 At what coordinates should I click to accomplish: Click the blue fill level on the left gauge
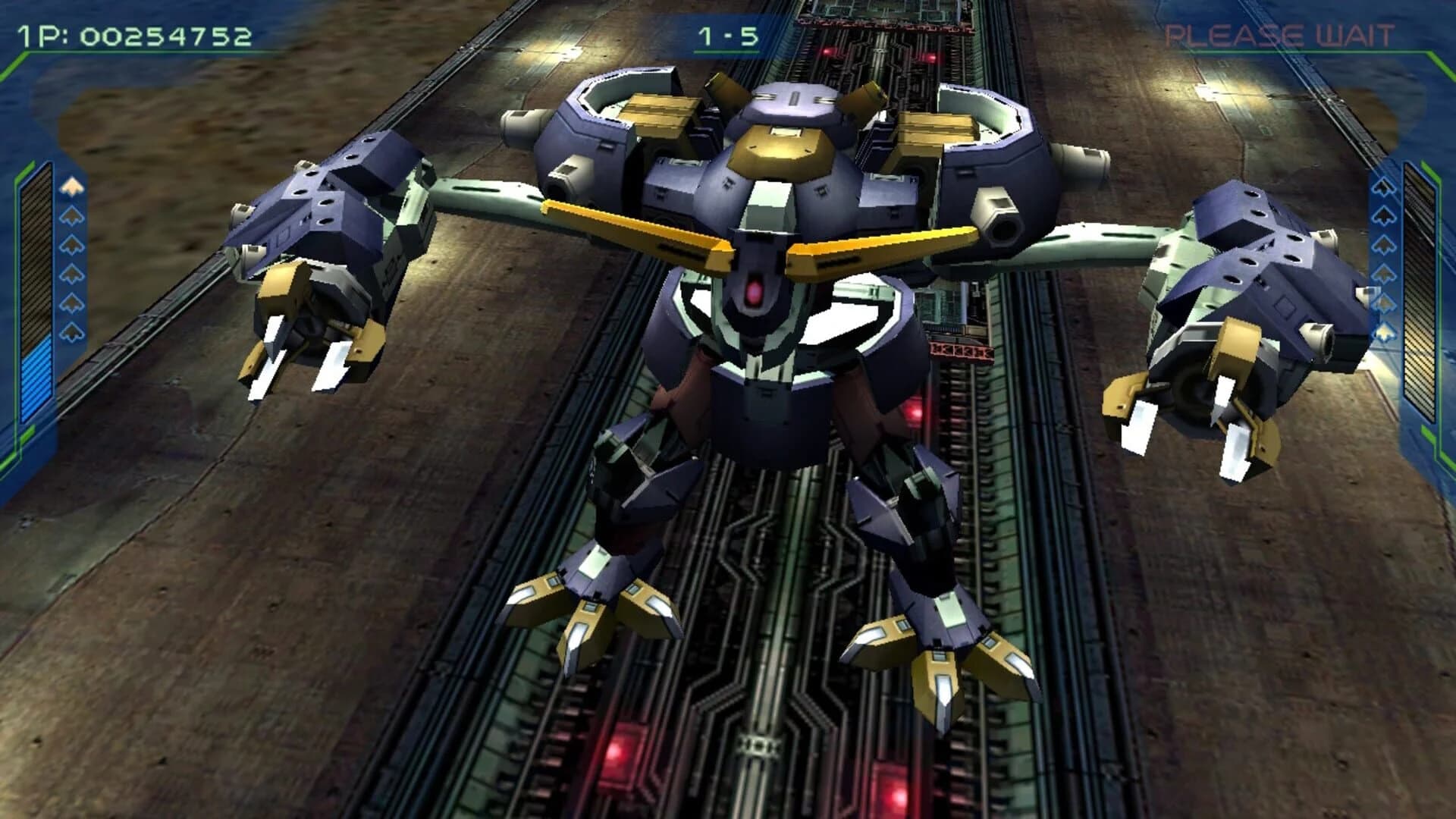coord(35,379)
